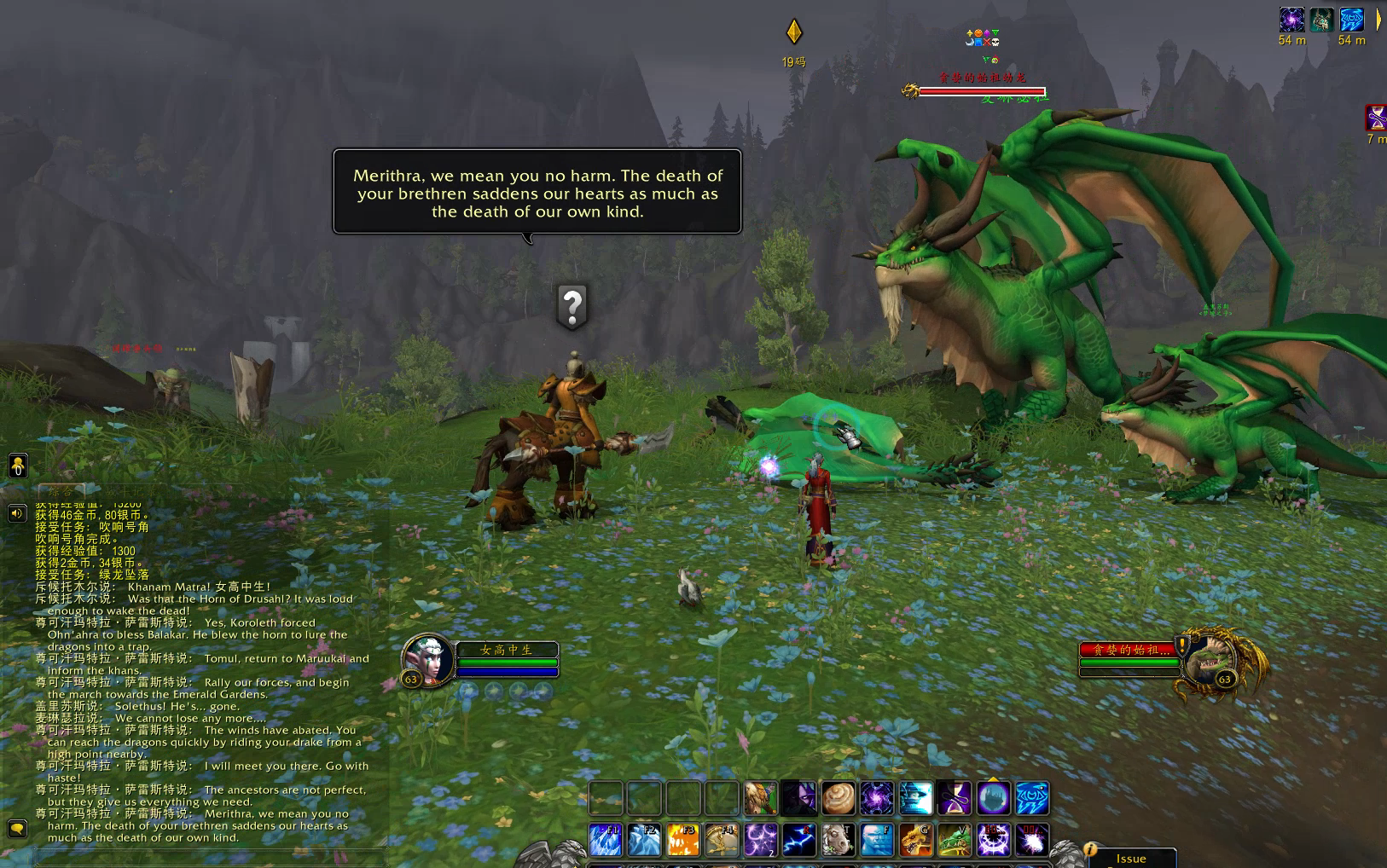The height and width of the screenshot is (868, 1387).
Task: Open the chat bubble menu button
Action: (x=17, y=828)
